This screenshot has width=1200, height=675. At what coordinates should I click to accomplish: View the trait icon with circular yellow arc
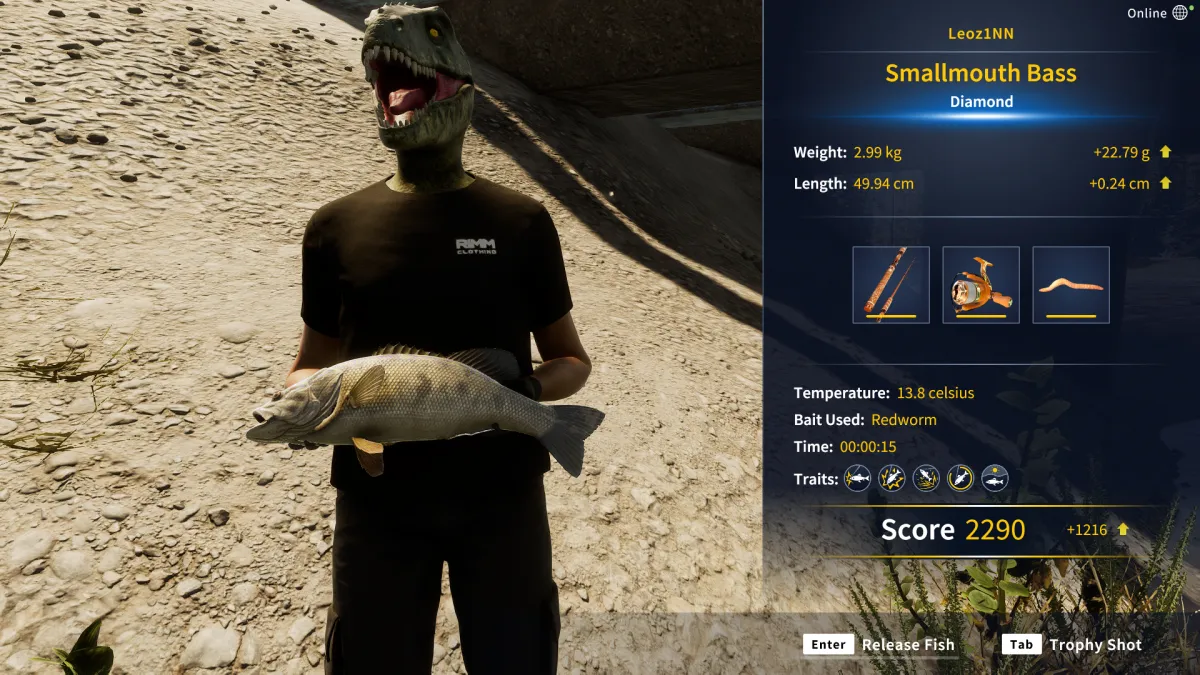961,479
